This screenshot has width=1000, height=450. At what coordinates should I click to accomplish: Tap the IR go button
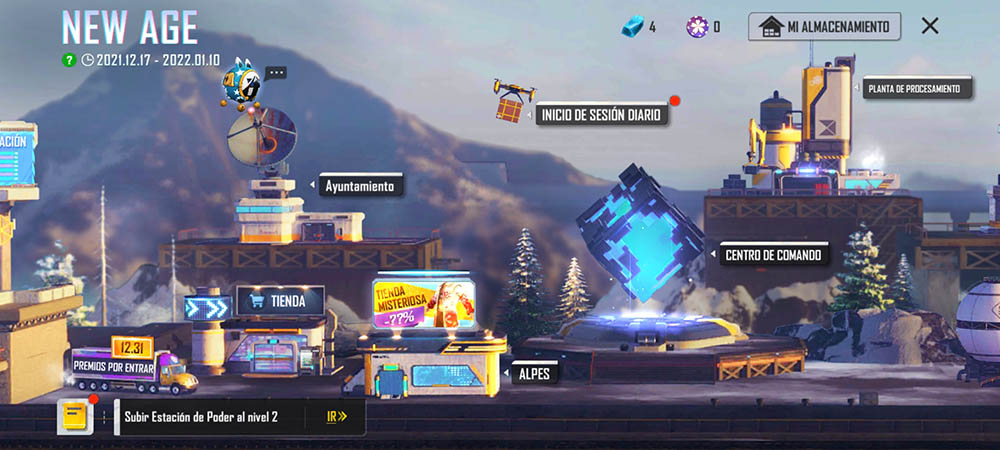[337, 417]
